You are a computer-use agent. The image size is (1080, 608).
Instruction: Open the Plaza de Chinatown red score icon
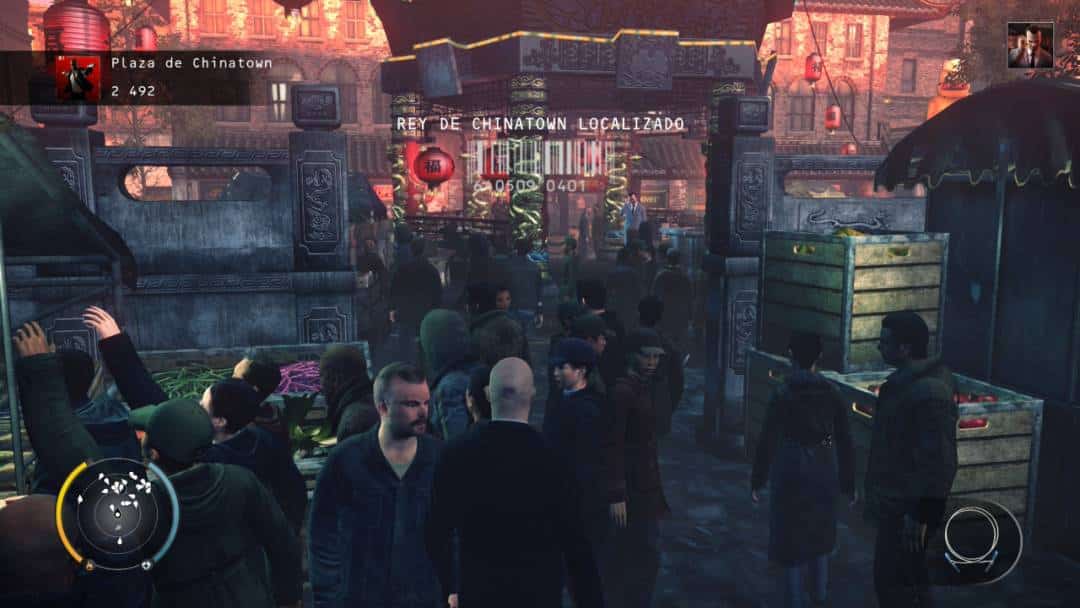77,77
